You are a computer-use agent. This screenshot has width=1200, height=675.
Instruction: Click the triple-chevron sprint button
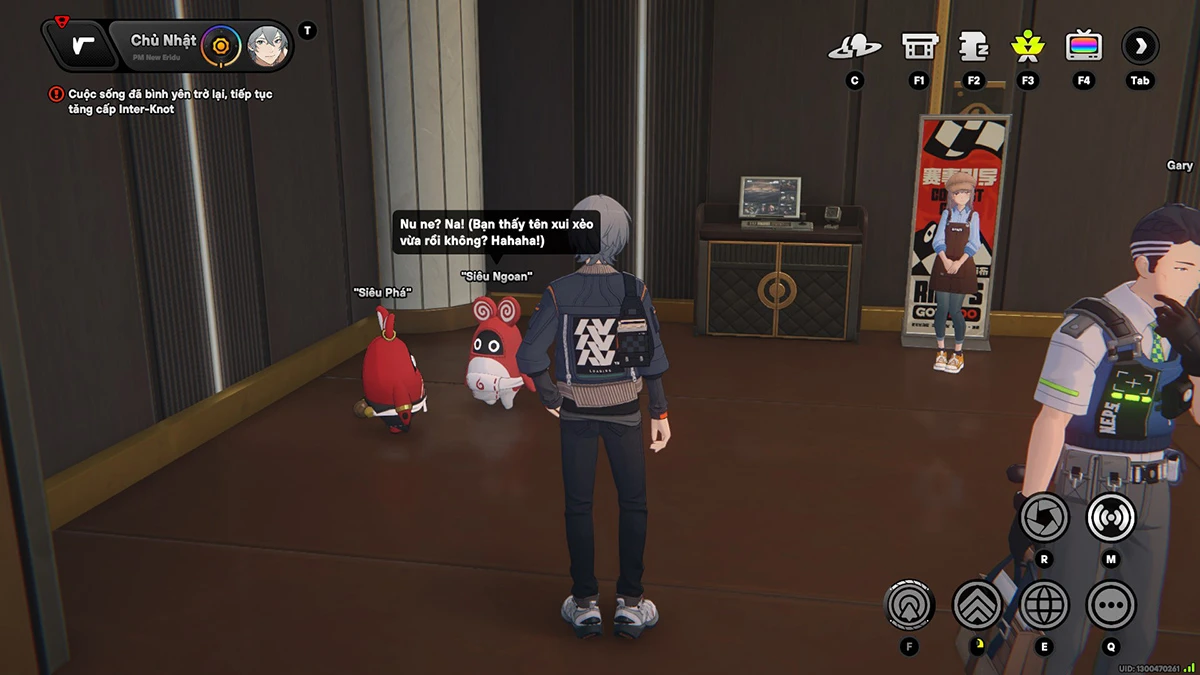(977, 604)
